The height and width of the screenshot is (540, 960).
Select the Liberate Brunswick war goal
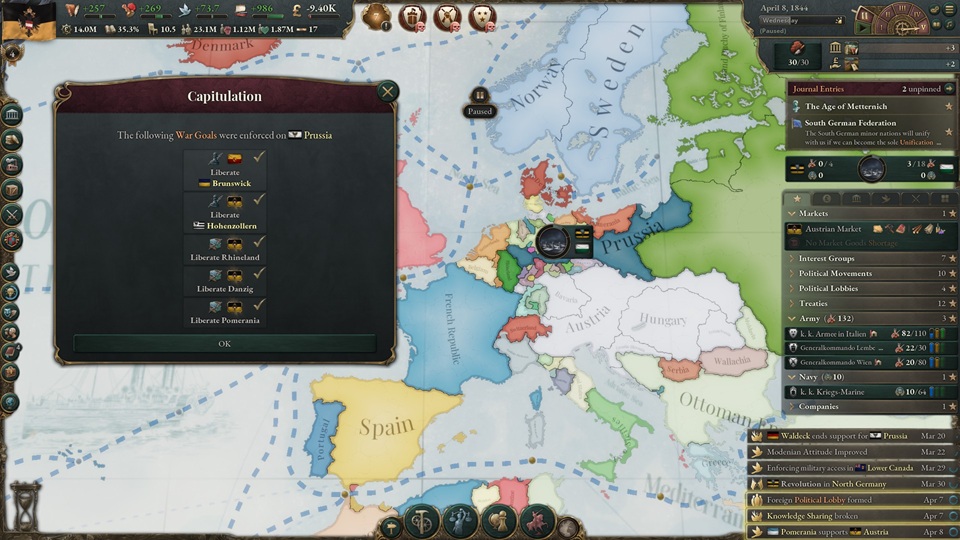click(225, 171)
